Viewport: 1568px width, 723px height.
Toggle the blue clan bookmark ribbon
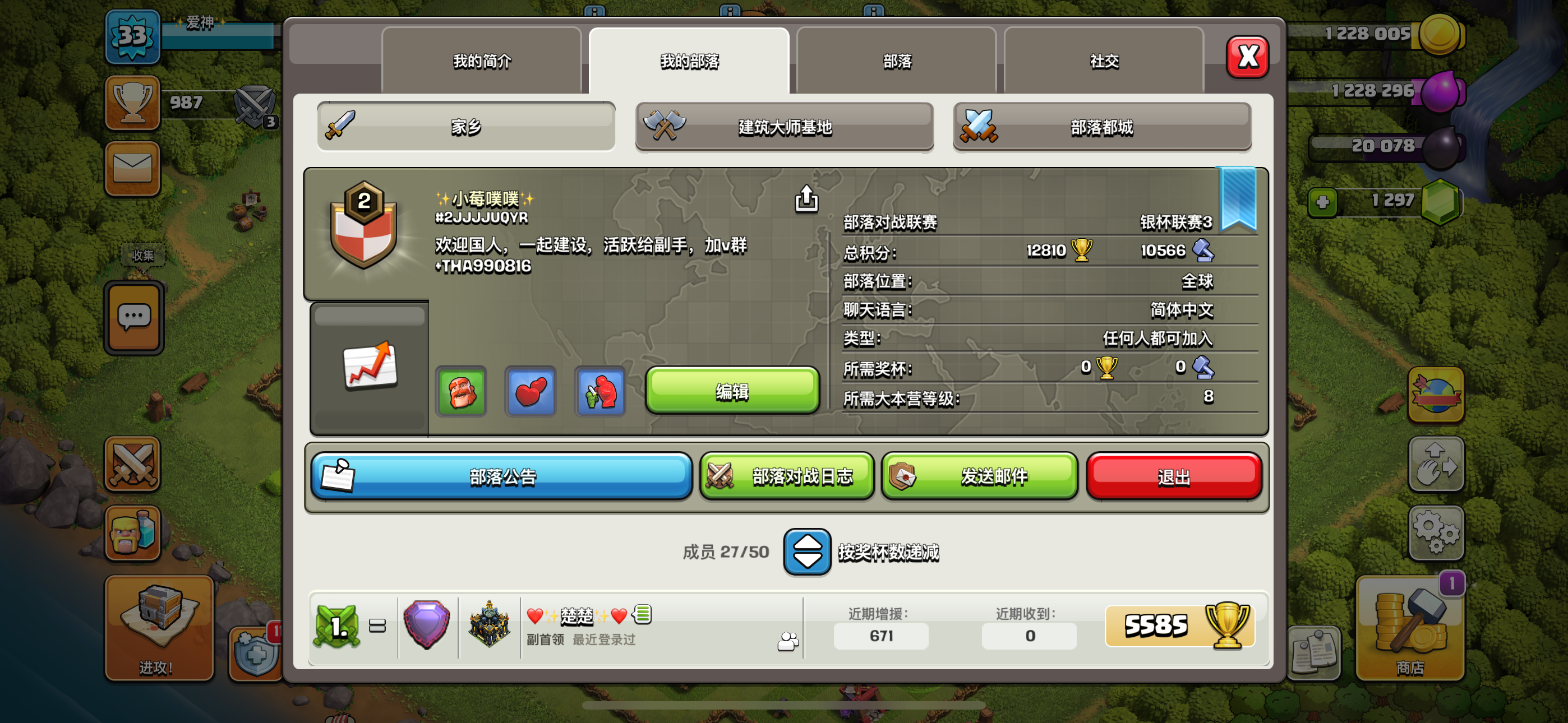(x=1238, y=198)
